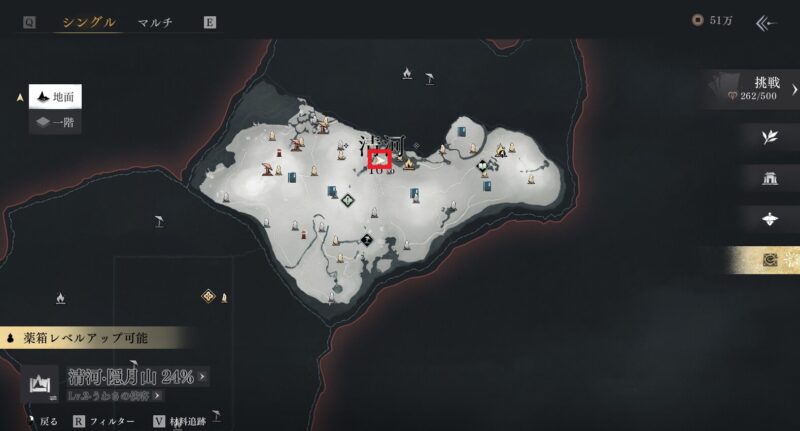Click the double-arrow back button
The width and height of the screenshot is (800, 431).
click(768, 22)
